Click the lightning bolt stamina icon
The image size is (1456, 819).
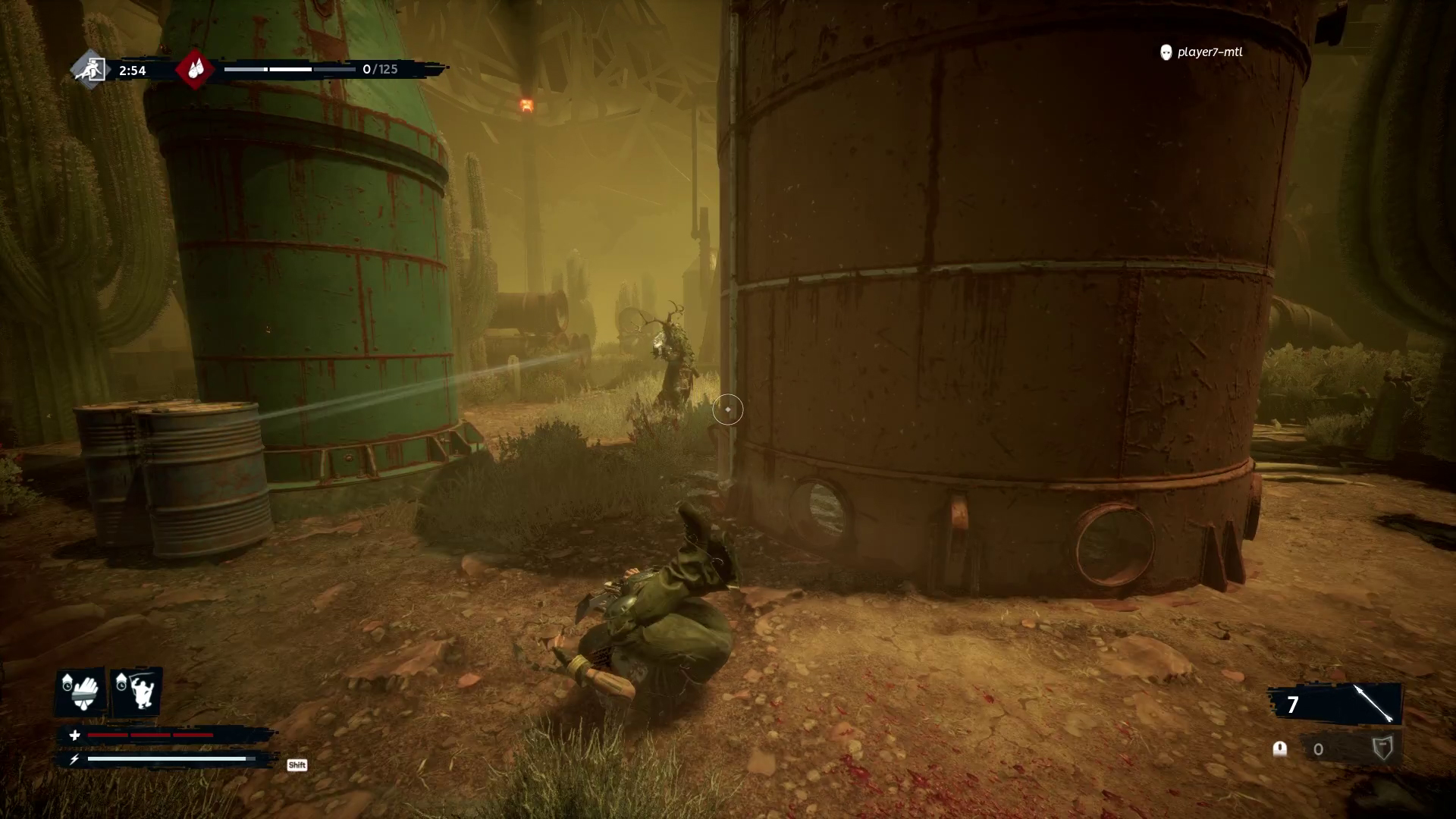pyautogui.click(x=74, y=758)
